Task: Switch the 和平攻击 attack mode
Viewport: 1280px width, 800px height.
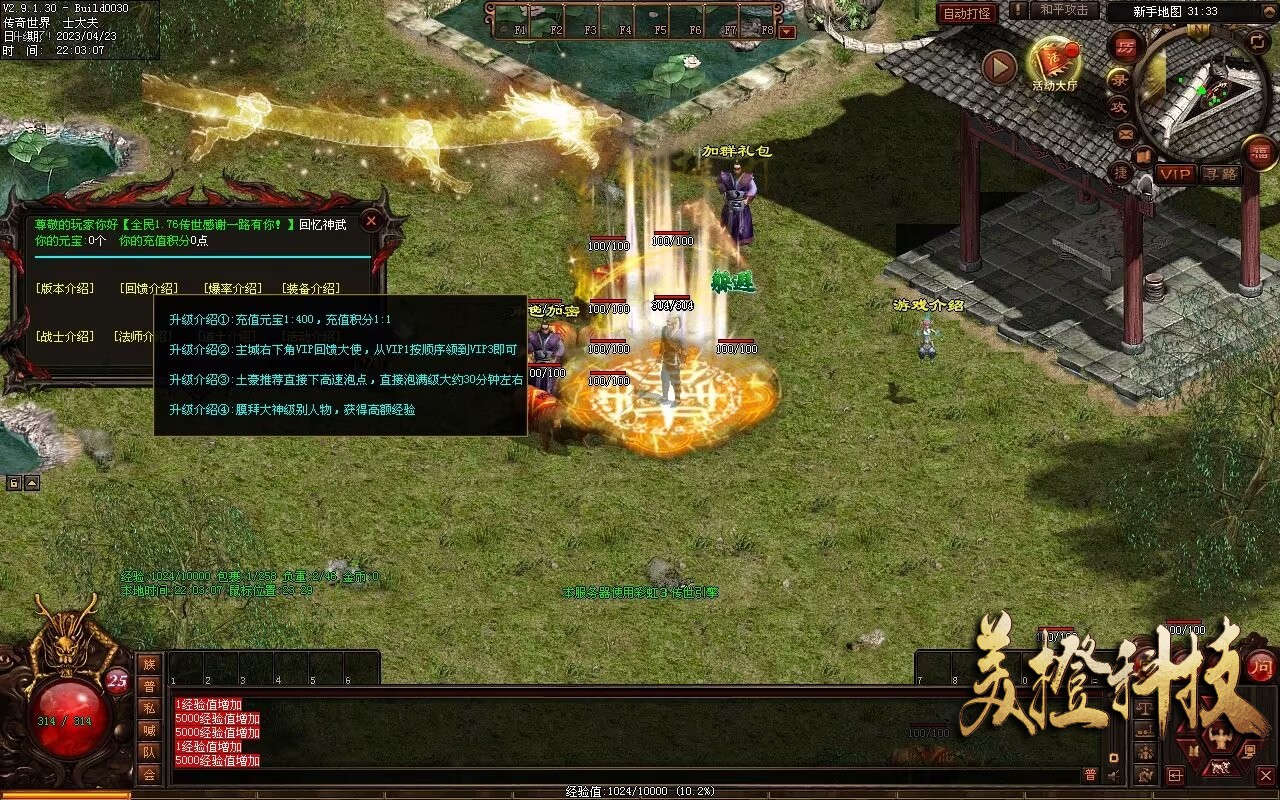Action: pyautogui.click(x=1063, y=11)
